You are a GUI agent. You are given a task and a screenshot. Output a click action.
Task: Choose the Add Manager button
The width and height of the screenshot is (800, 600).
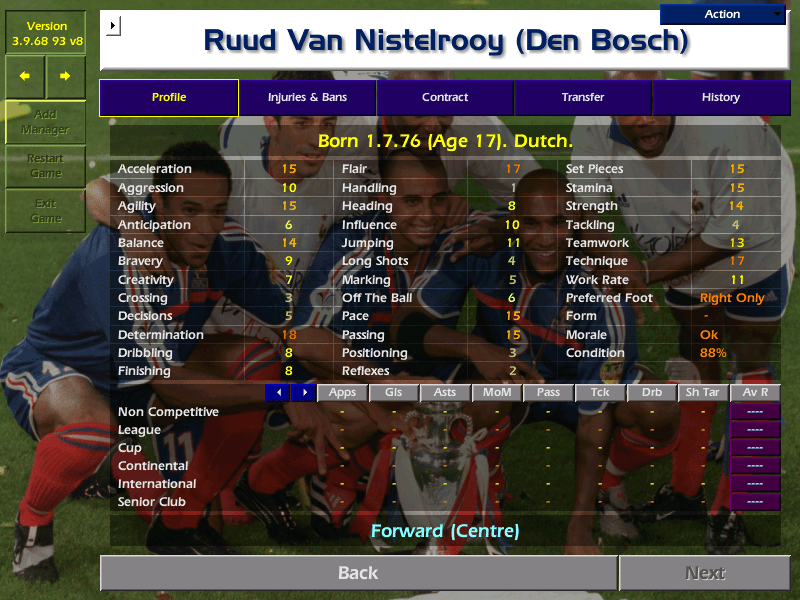[x=45, y=122]
